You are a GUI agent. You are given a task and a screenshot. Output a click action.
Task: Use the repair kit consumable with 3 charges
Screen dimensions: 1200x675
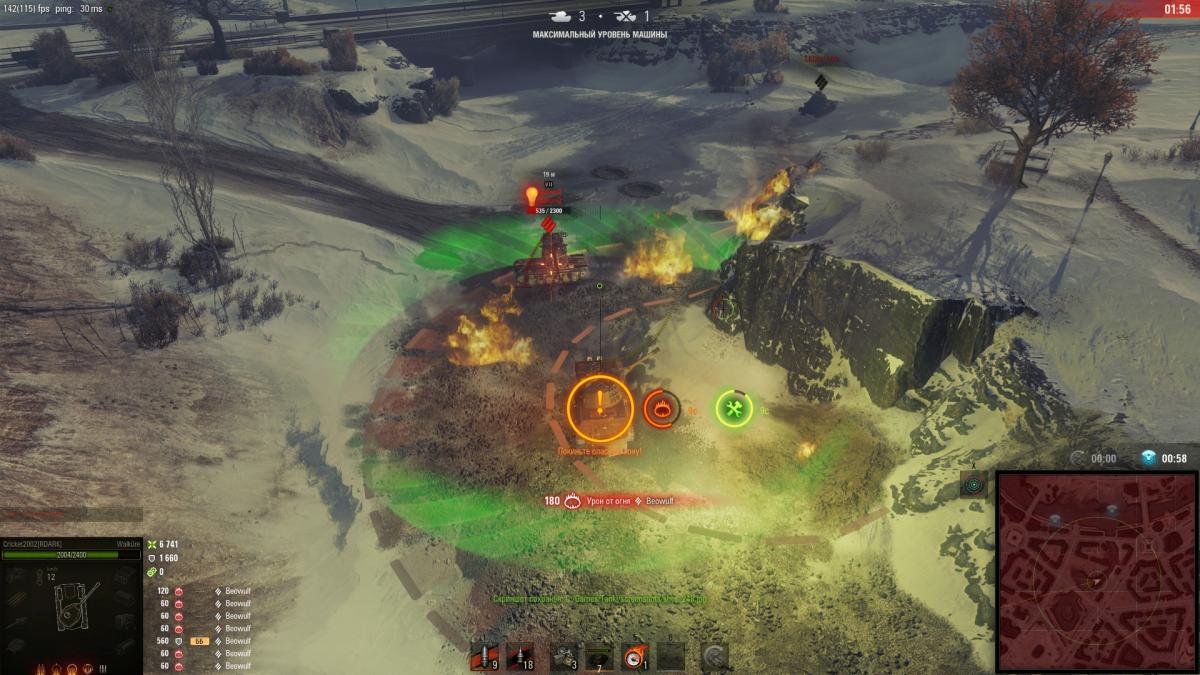(x=564, y=656)
